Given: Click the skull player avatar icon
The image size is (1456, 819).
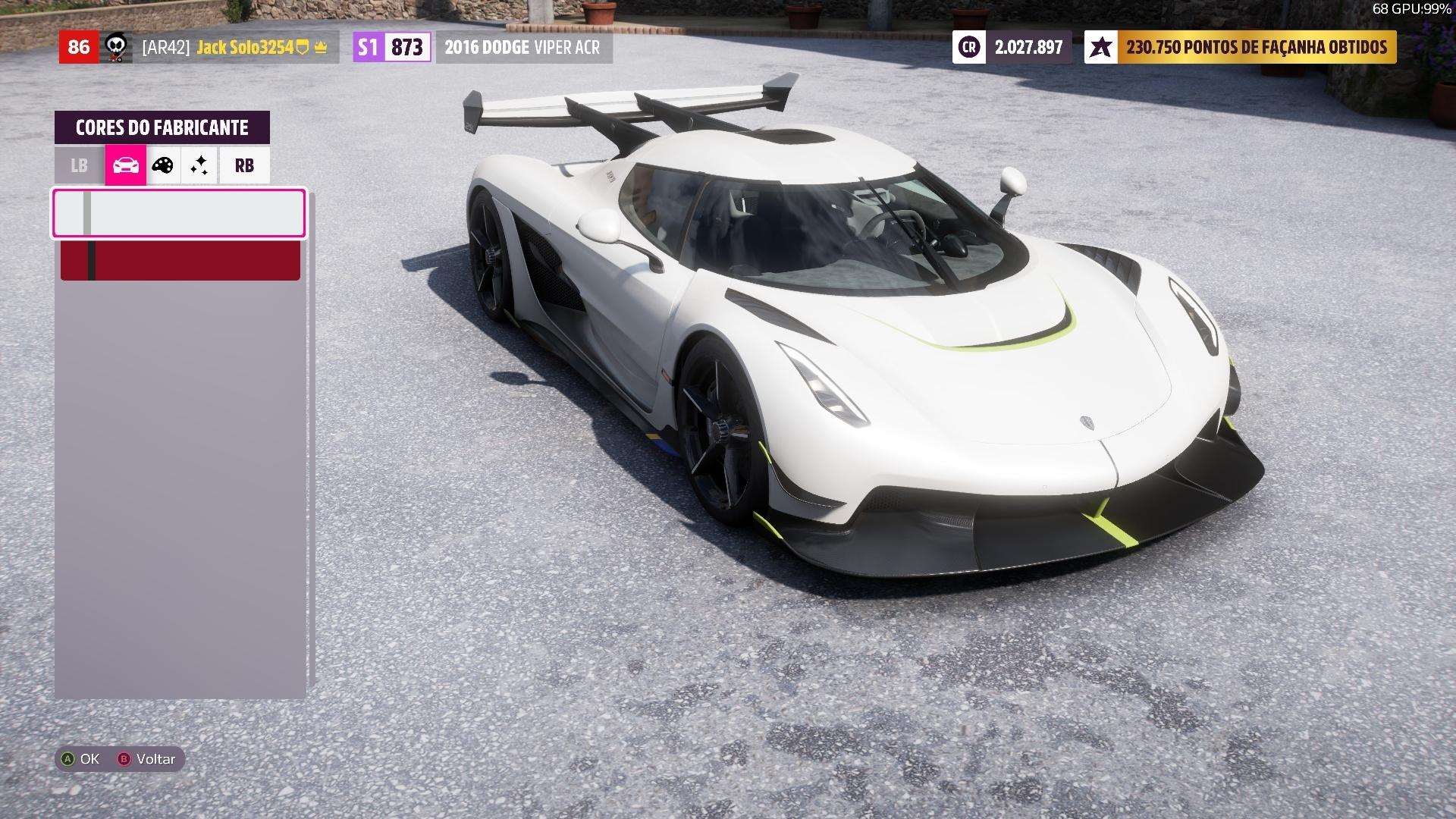Looking at the screenshot, I should point(116,47).
